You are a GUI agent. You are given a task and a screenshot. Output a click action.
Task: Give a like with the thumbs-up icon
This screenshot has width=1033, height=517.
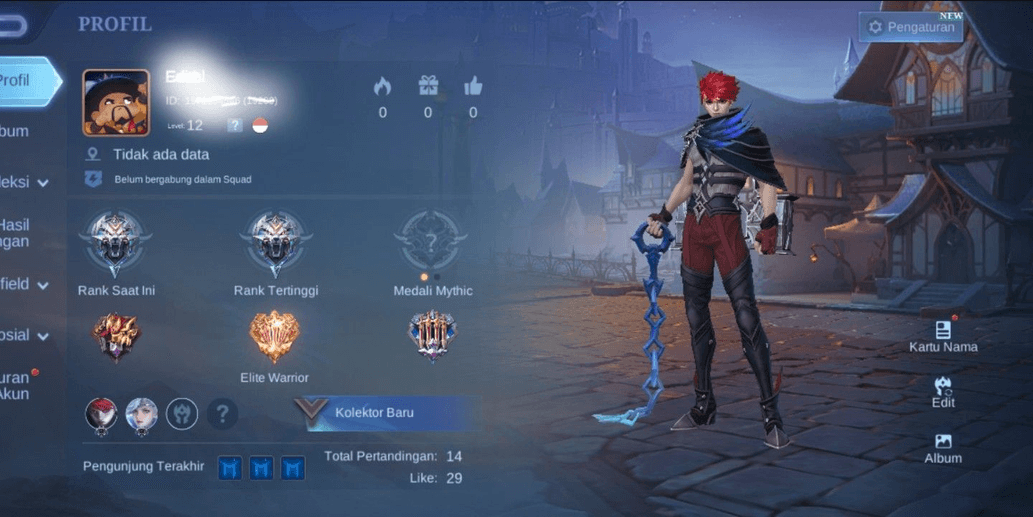pos(473,87)
